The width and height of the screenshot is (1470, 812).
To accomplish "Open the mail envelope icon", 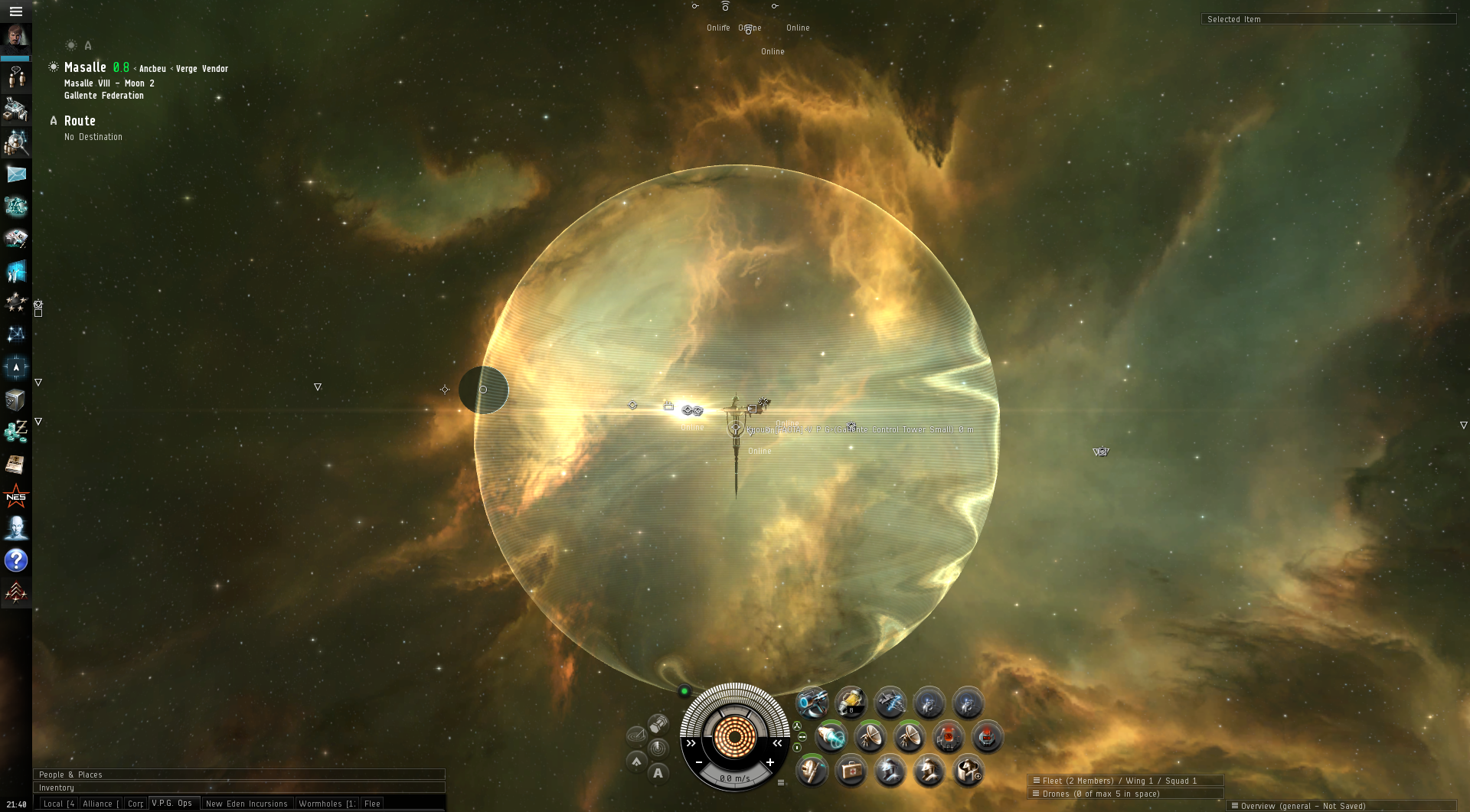I will click(16, 174).
